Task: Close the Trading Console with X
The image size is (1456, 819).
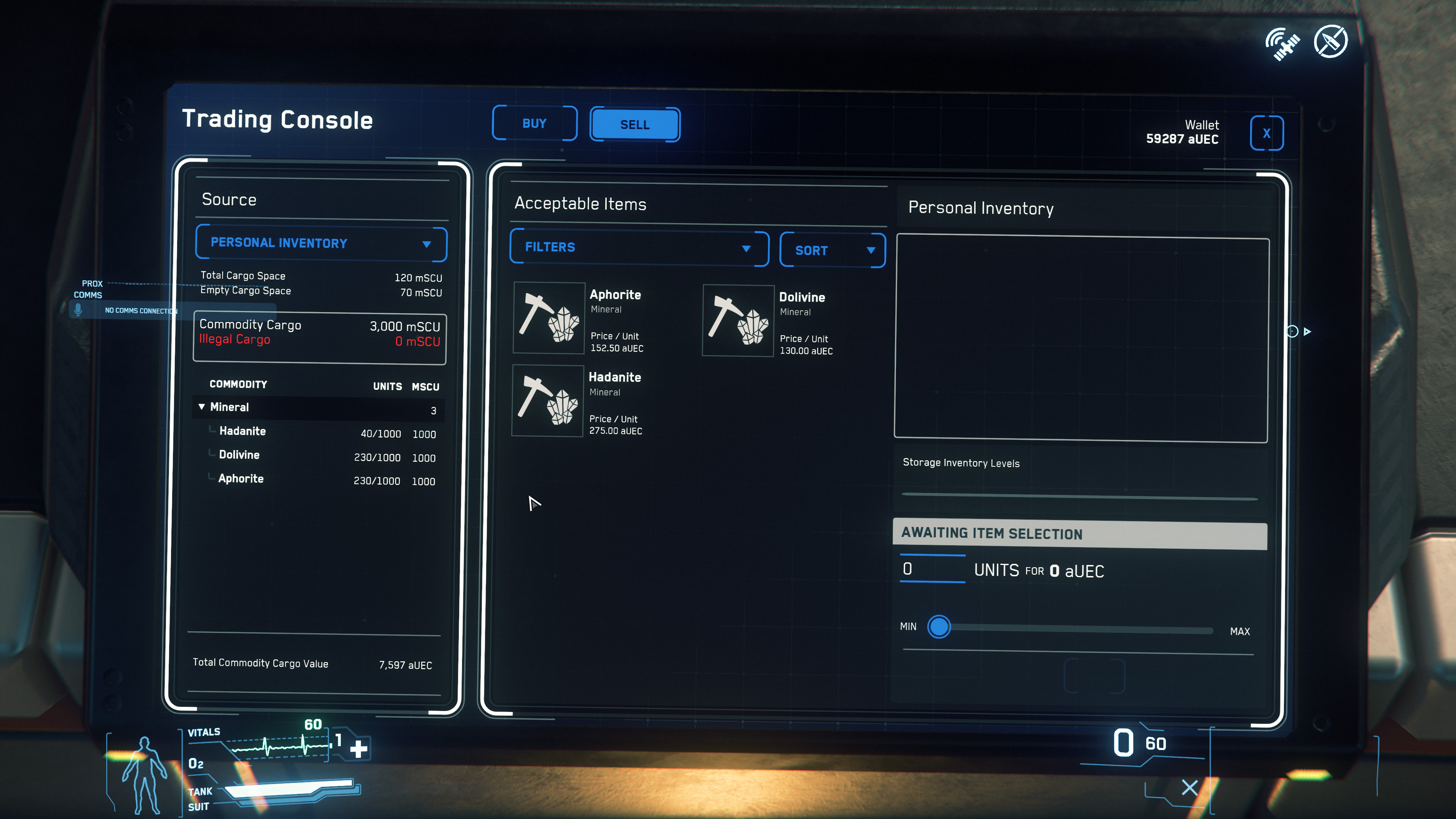Action: pyautogui.click(x=1267, y=133)
